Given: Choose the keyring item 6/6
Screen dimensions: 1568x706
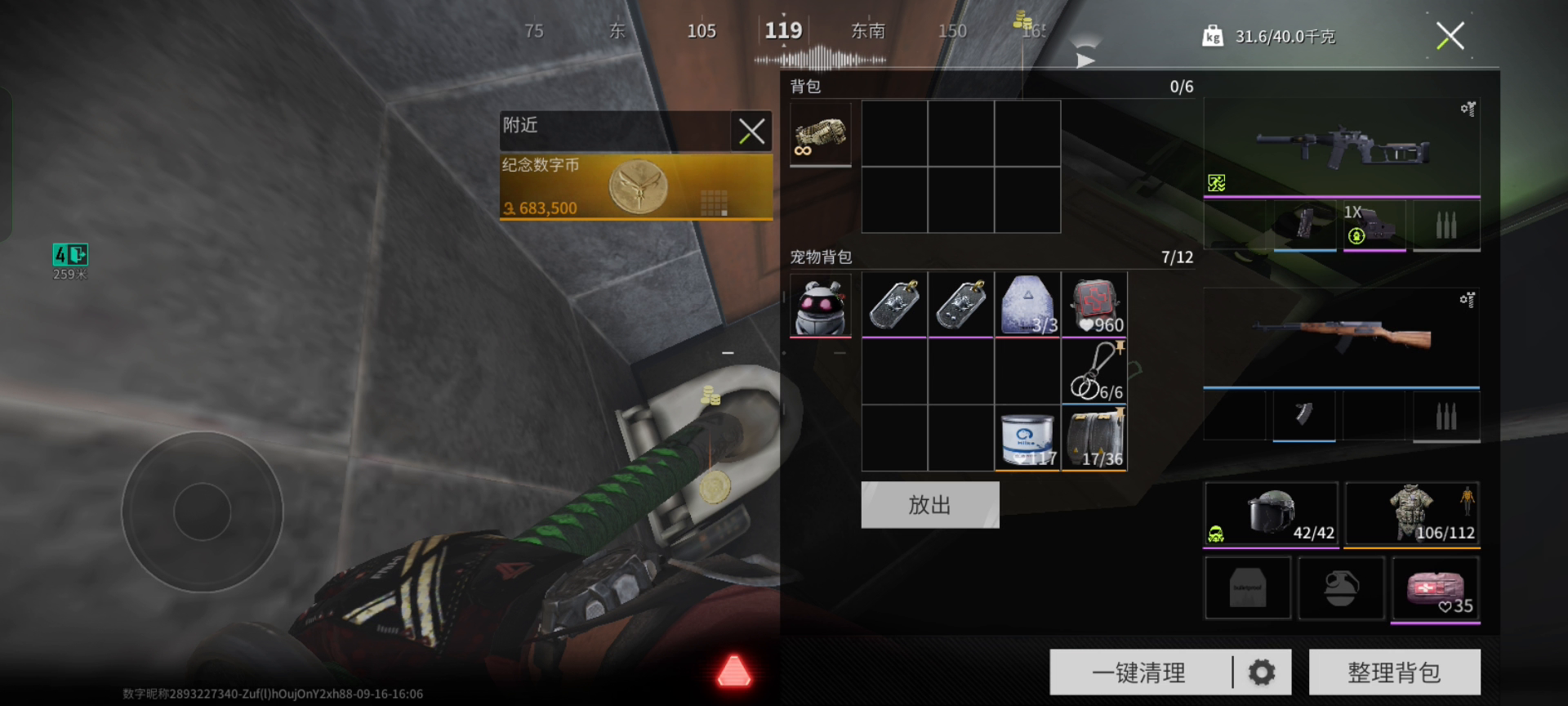Looking at the screenshot, I should (1094, 372).
